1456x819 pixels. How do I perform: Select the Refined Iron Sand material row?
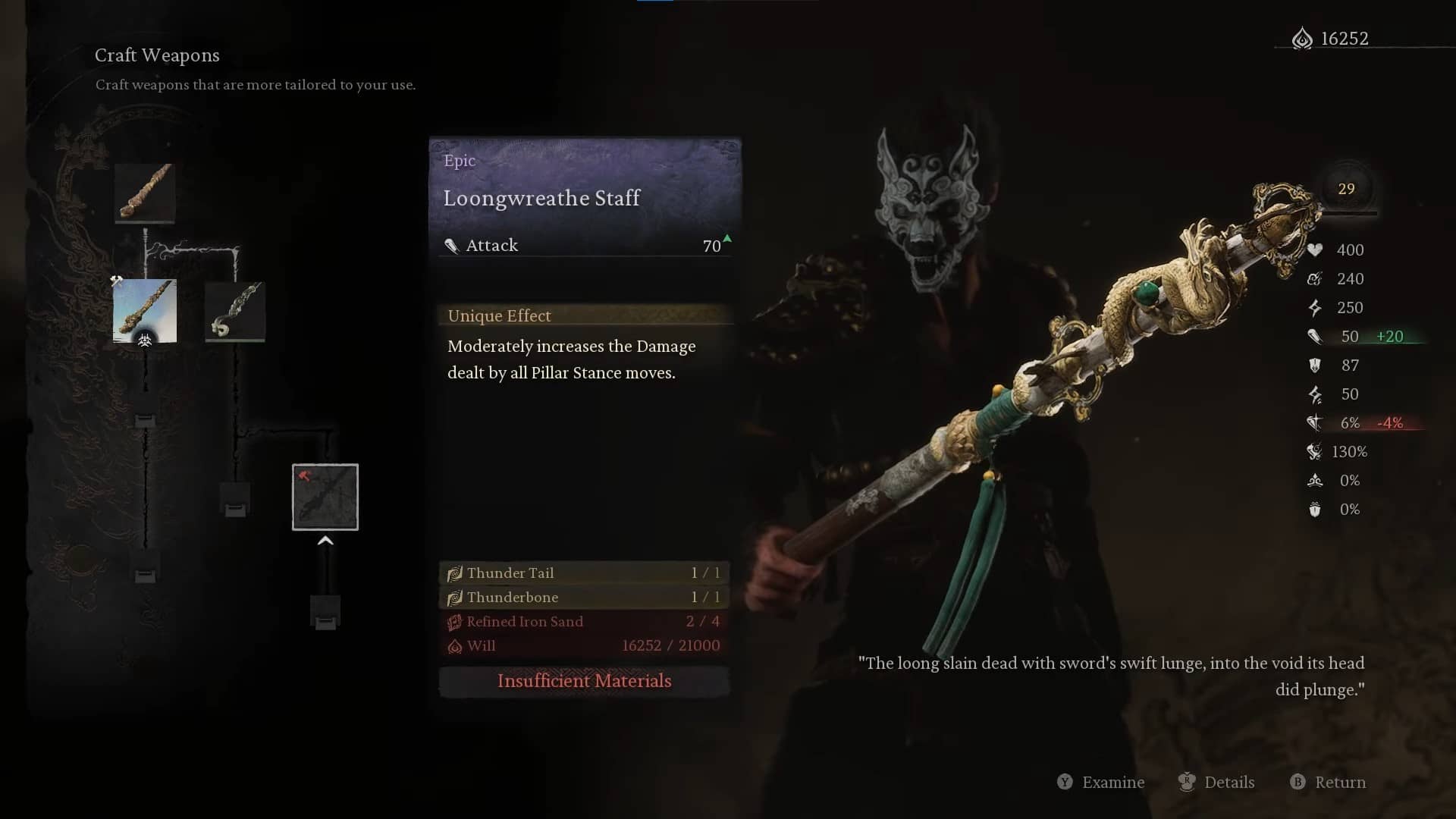[x=584, y=621]
